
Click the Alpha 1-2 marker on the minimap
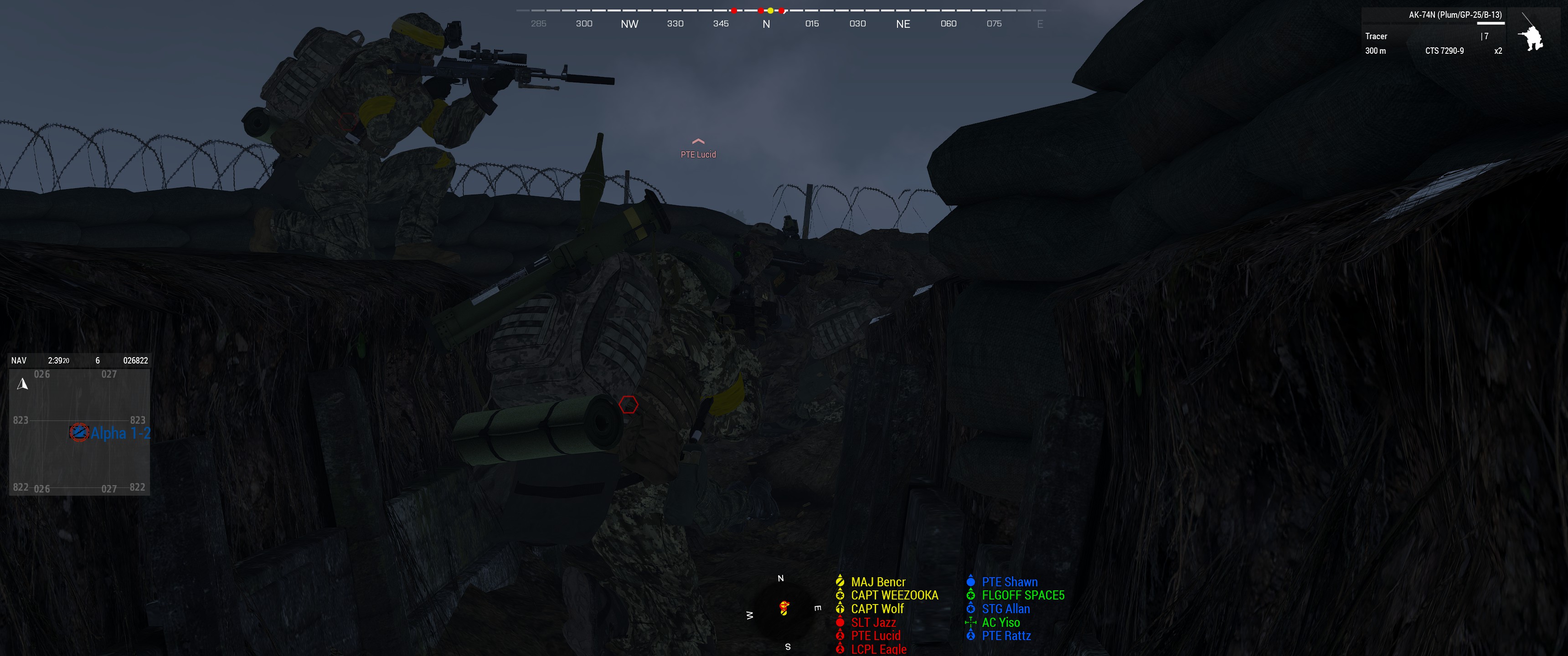click(x=79, y=433)
